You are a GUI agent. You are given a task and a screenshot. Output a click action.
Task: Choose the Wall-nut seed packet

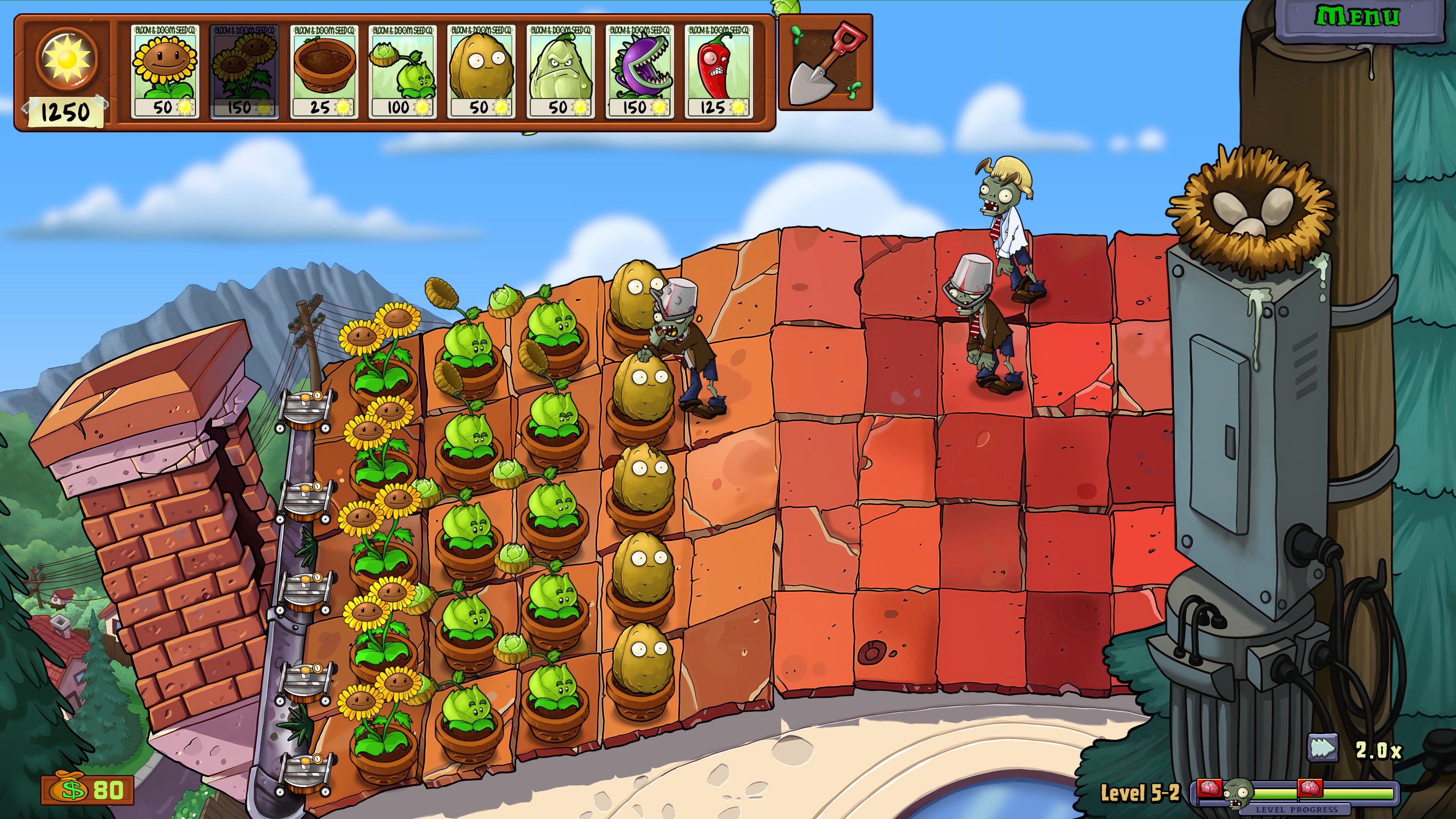point(481,71)
